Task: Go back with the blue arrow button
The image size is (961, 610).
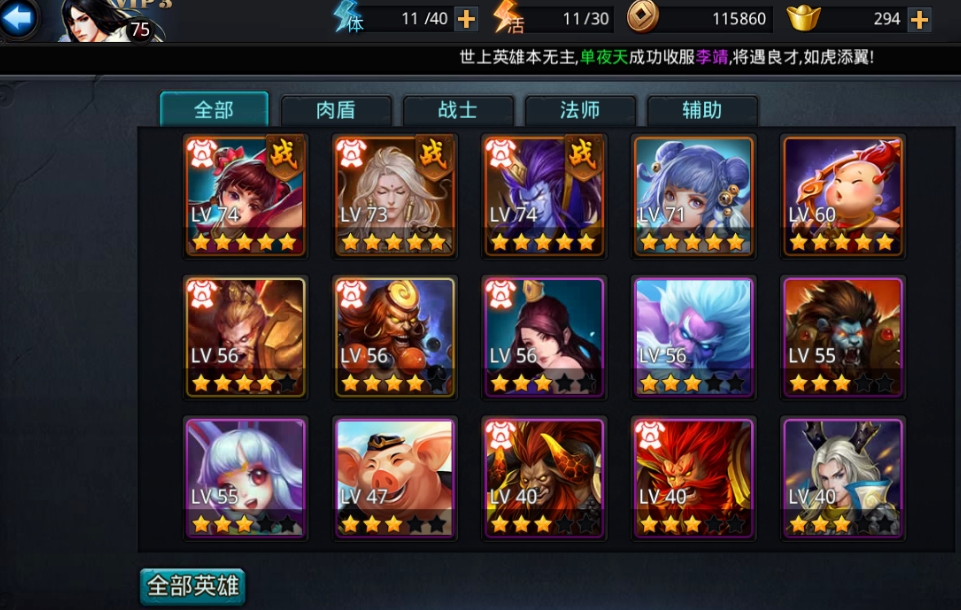Action: [x=19, y=17]
